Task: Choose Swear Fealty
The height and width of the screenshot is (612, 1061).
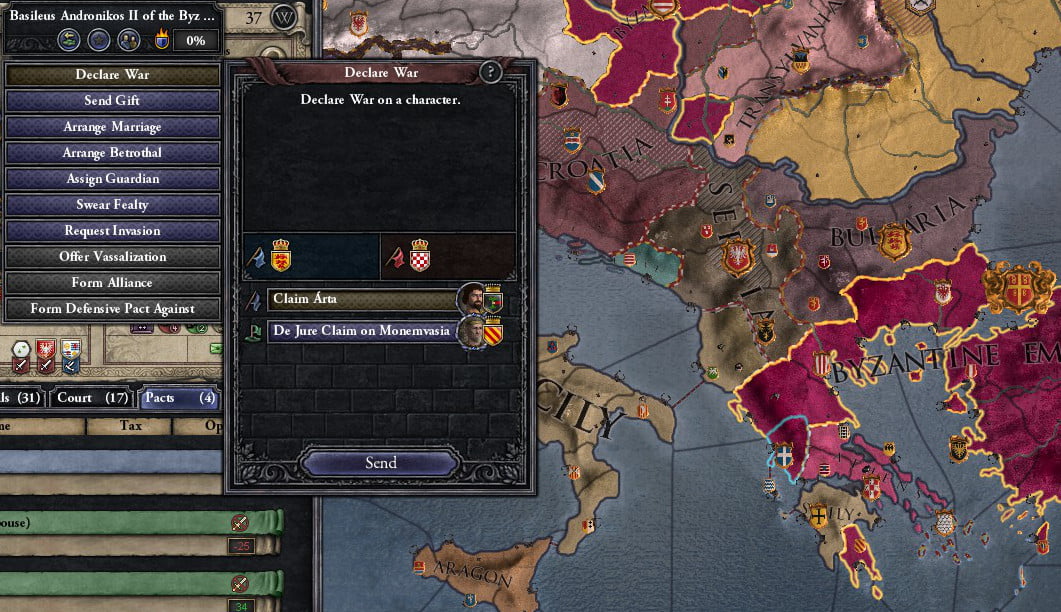Action: pos(112,205)
